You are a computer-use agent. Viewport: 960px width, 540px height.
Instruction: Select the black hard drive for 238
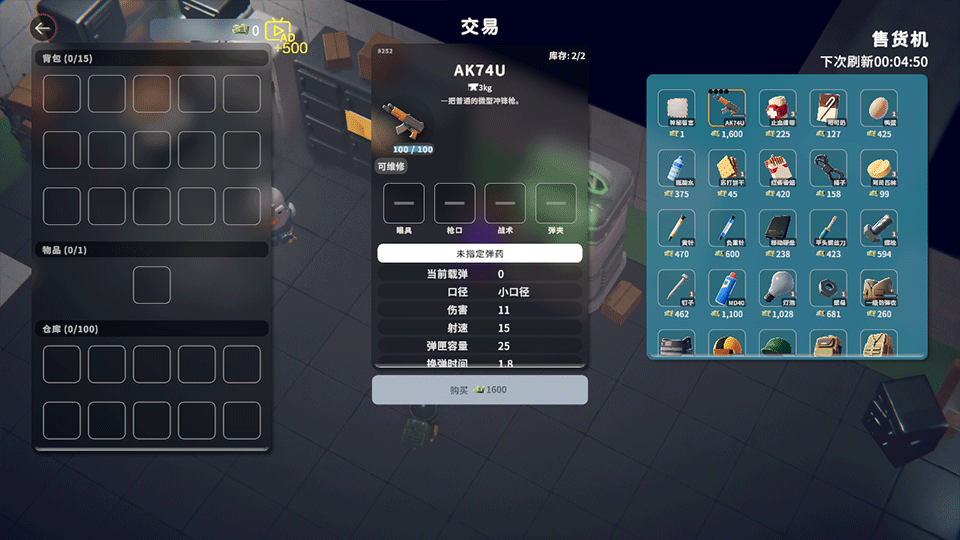(x=777, y=229)
